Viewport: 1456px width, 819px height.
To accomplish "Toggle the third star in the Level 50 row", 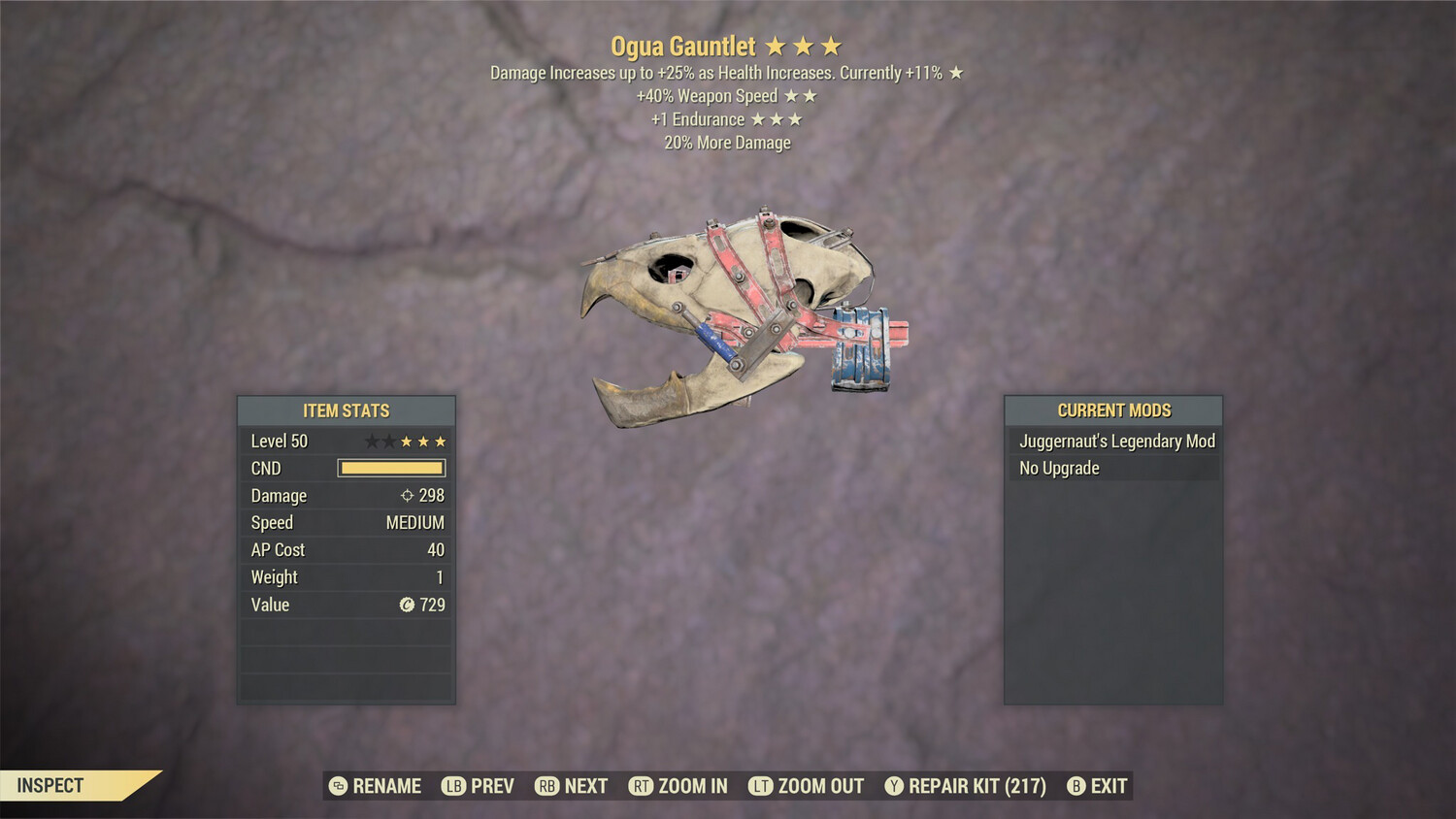I will coord(405,441).
